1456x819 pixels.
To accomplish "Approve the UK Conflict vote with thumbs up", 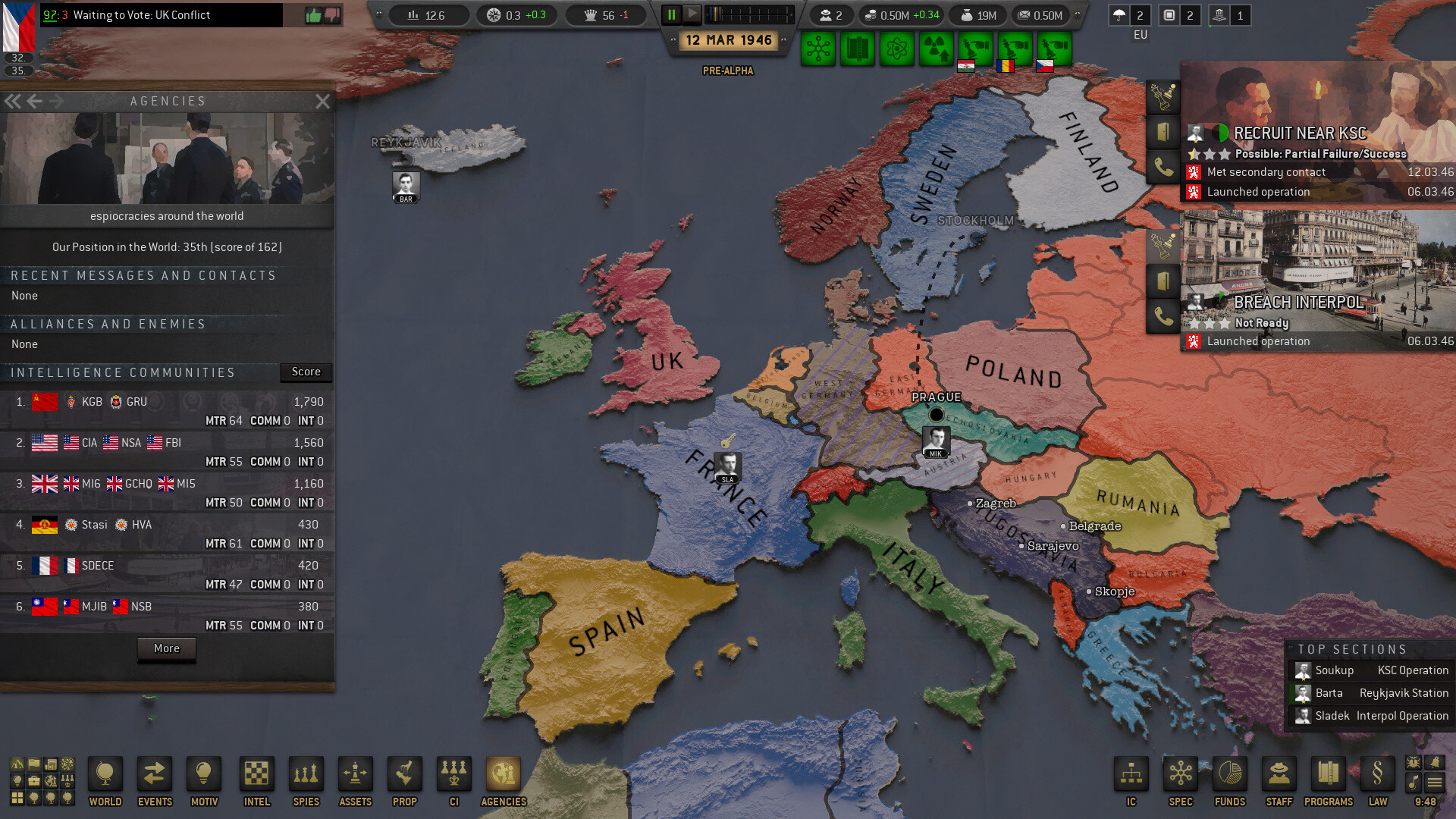I will 312,14.
